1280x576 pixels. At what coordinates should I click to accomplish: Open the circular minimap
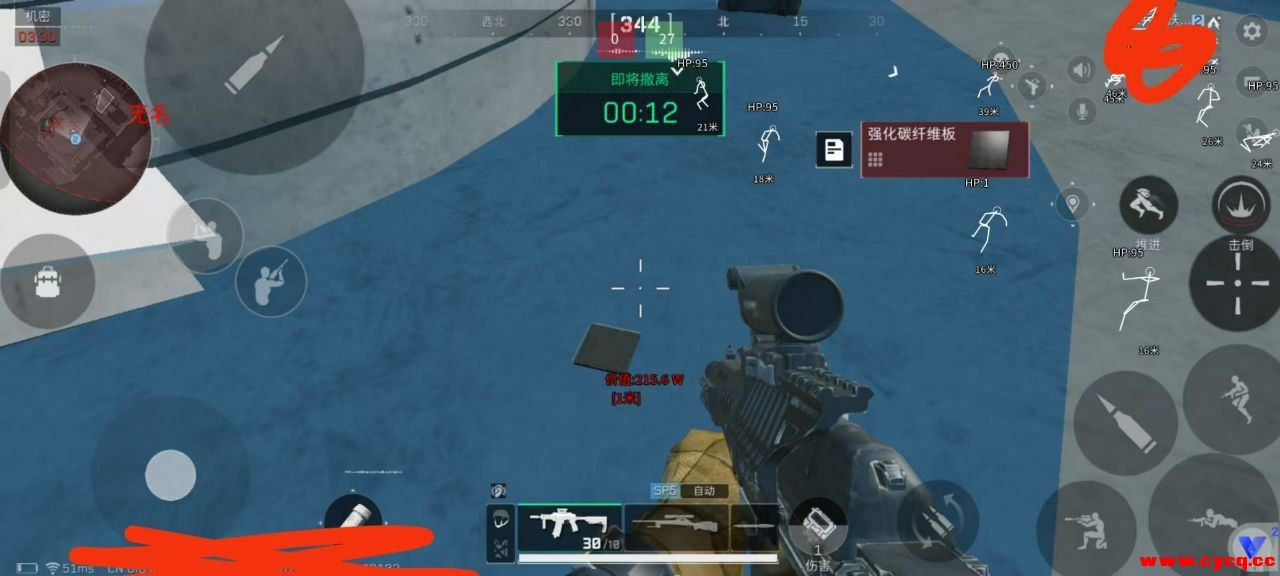(75, 138)
